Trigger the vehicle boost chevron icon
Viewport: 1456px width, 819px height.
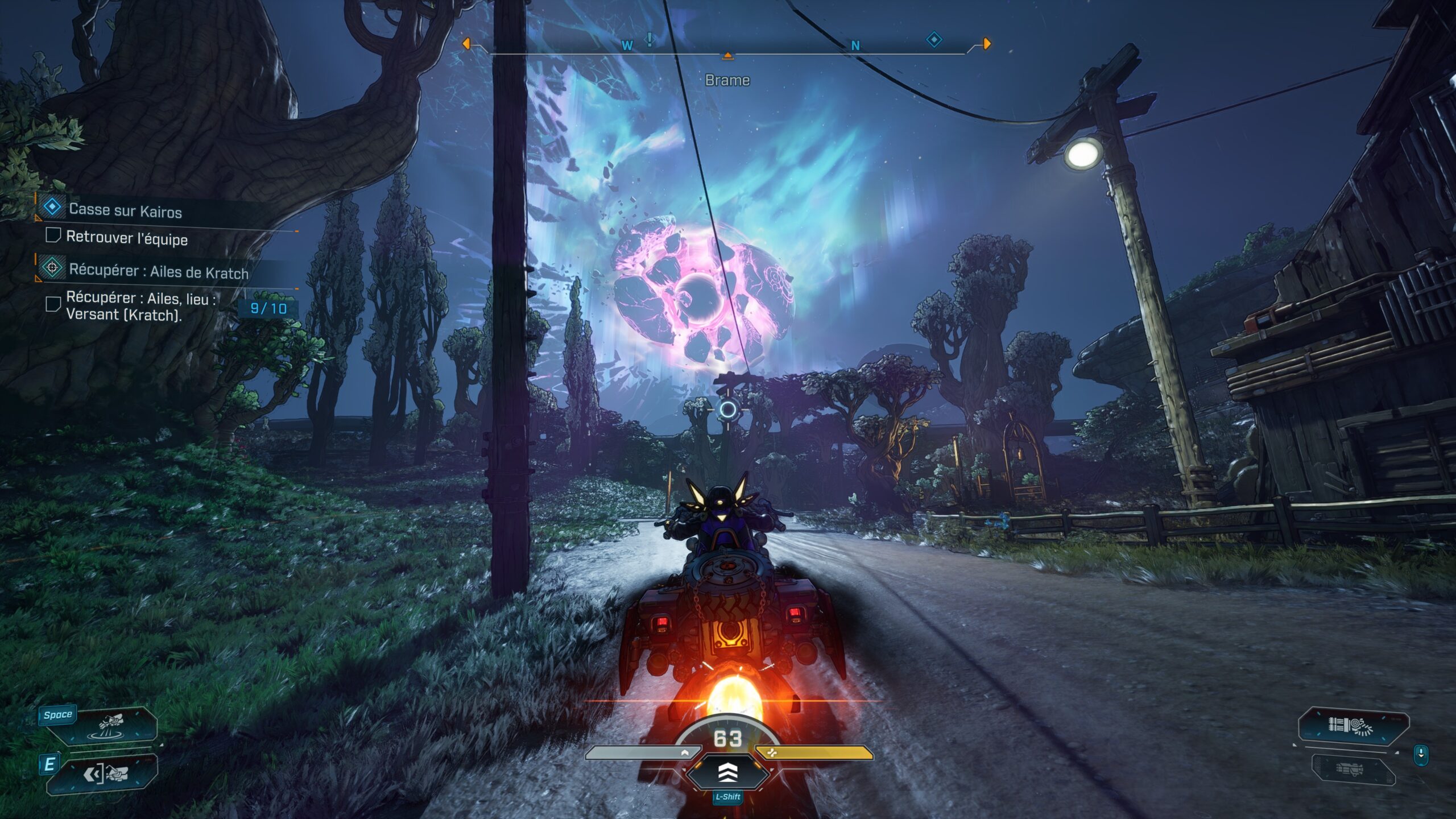pyautogui.click(x=728, y=772)
